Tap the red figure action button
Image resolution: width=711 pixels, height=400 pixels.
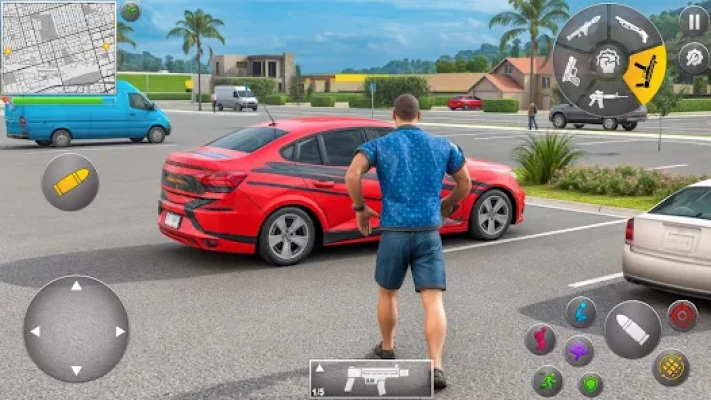541,339
